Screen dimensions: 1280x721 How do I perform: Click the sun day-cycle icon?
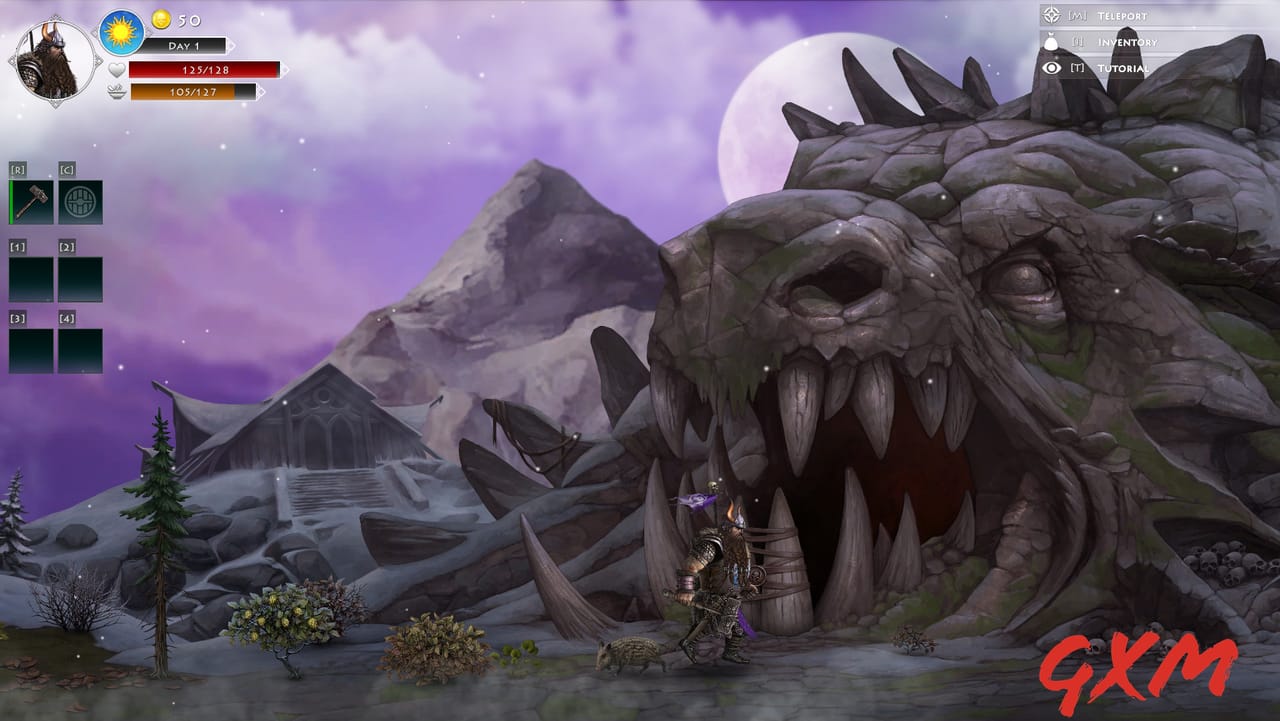pyautogui.click(x=119, y=31)
